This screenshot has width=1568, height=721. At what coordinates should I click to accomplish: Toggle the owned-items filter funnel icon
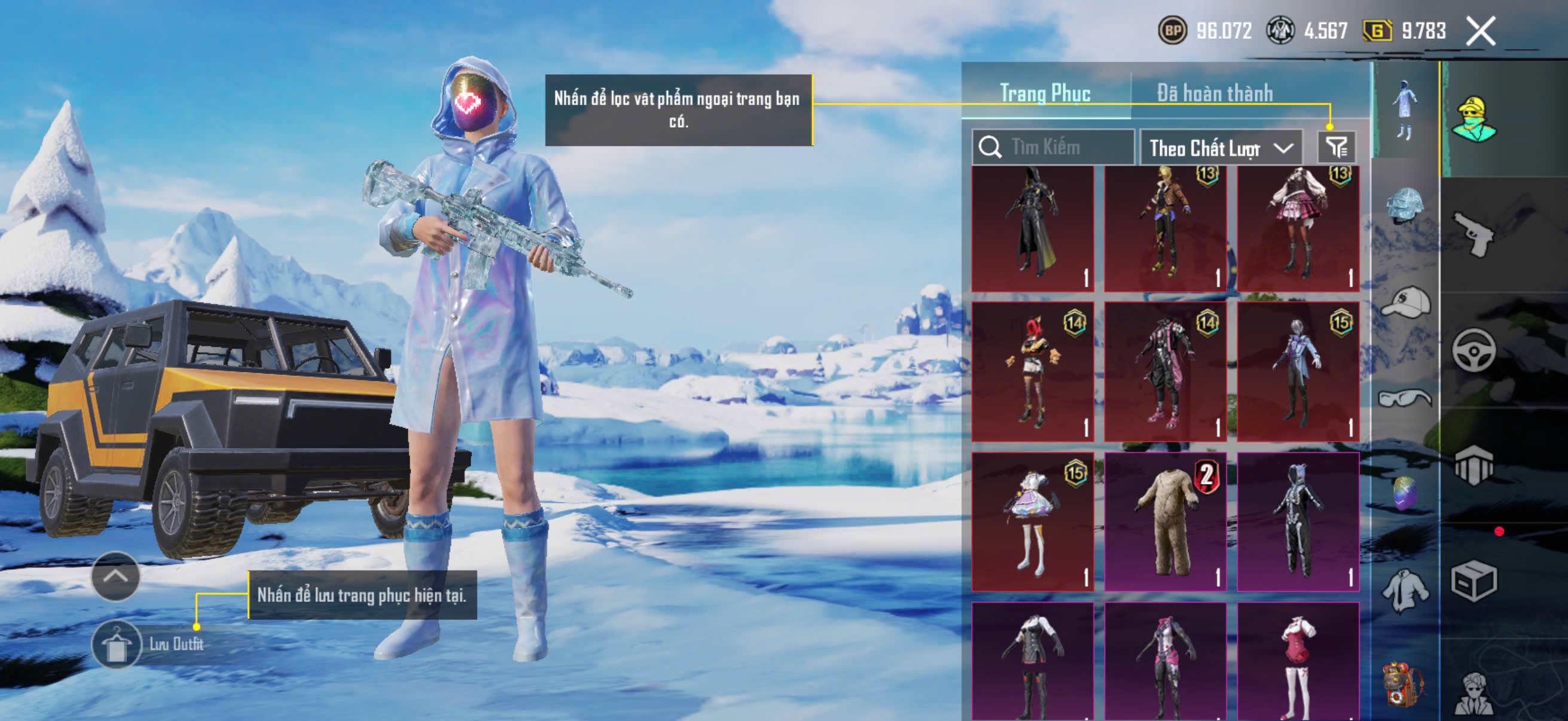tap(1336, 147)
